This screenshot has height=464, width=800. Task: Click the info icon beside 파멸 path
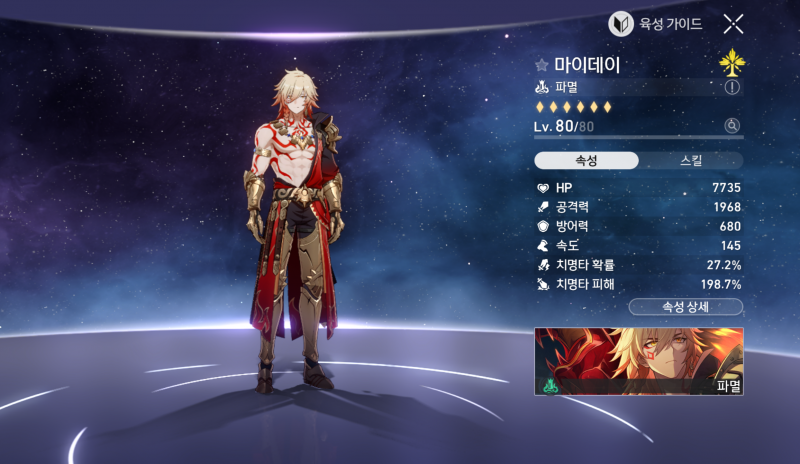[x=733, y=87]
